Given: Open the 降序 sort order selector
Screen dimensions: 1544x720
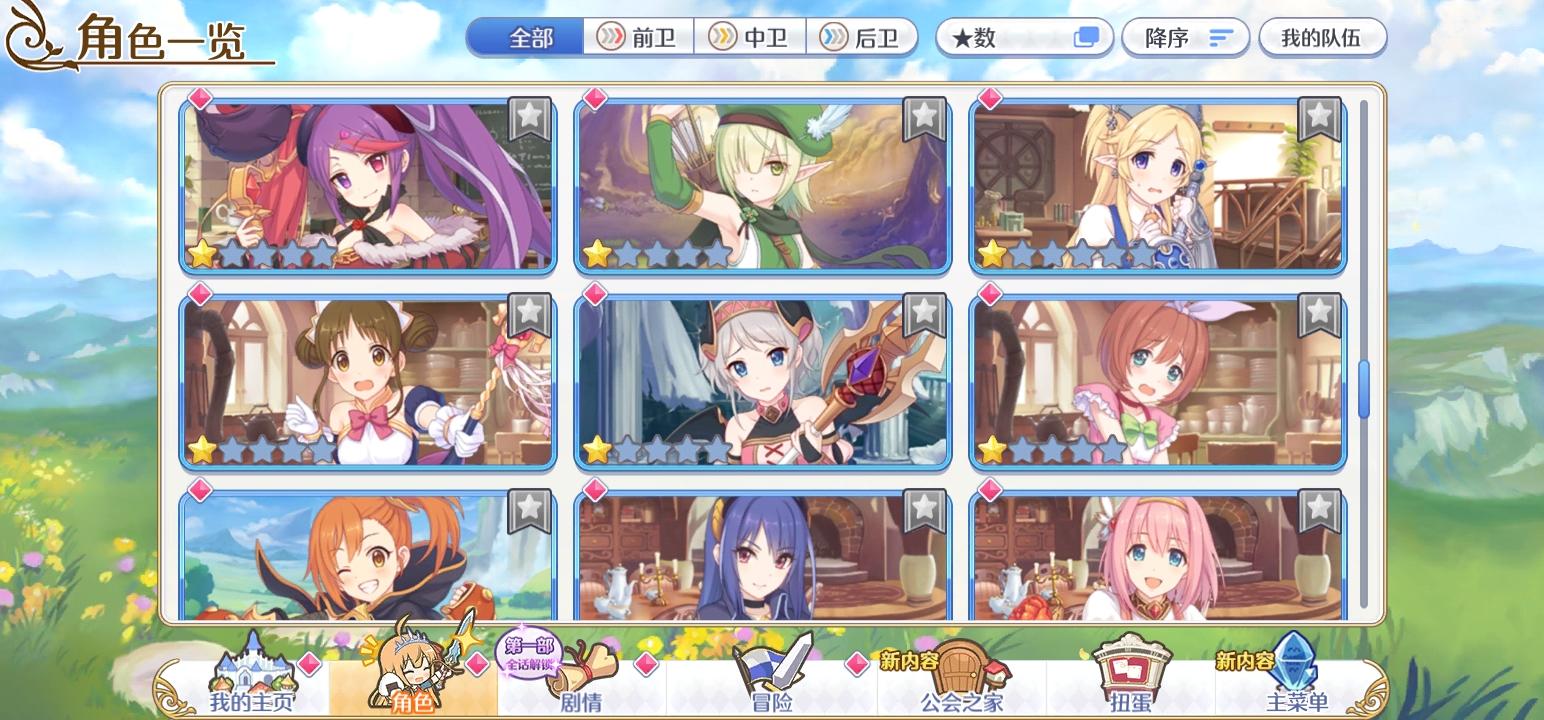Looking at the screenshot, I should pos(1186,37).
